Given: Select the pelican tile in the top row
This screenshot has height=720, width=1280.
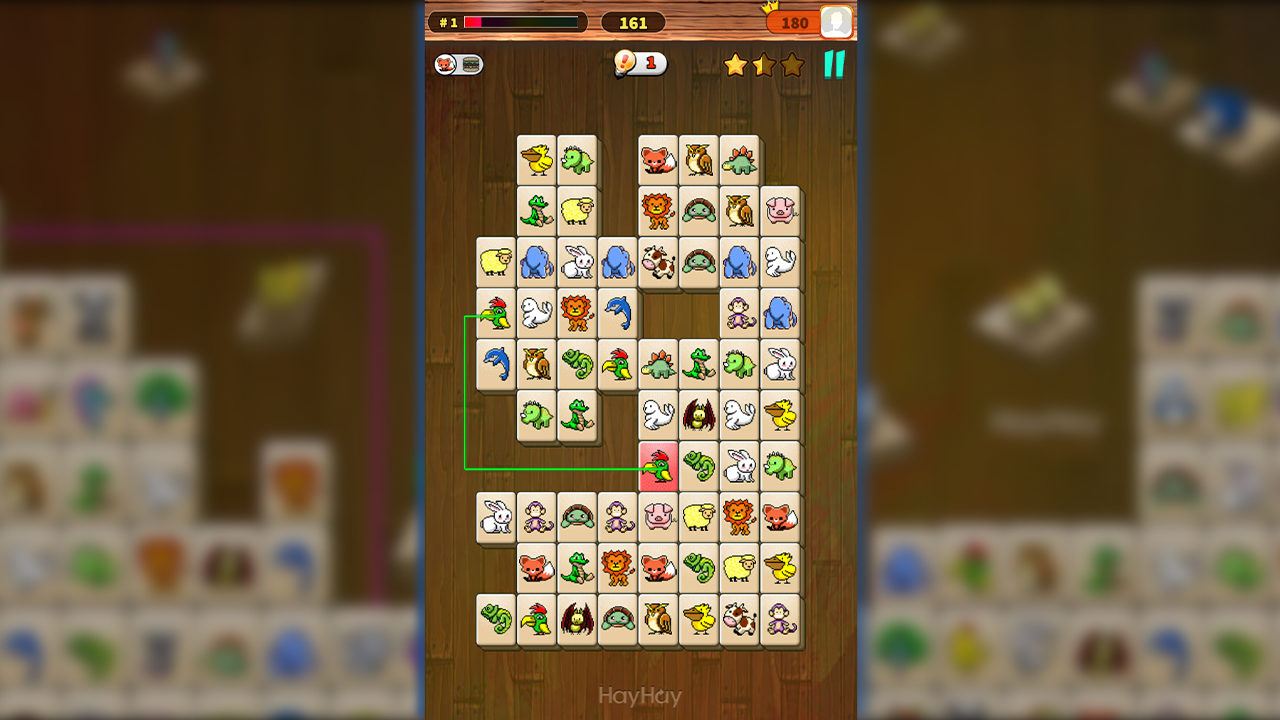Looking at the screenshot, I should pyautogui.click(x=536, y=160).
